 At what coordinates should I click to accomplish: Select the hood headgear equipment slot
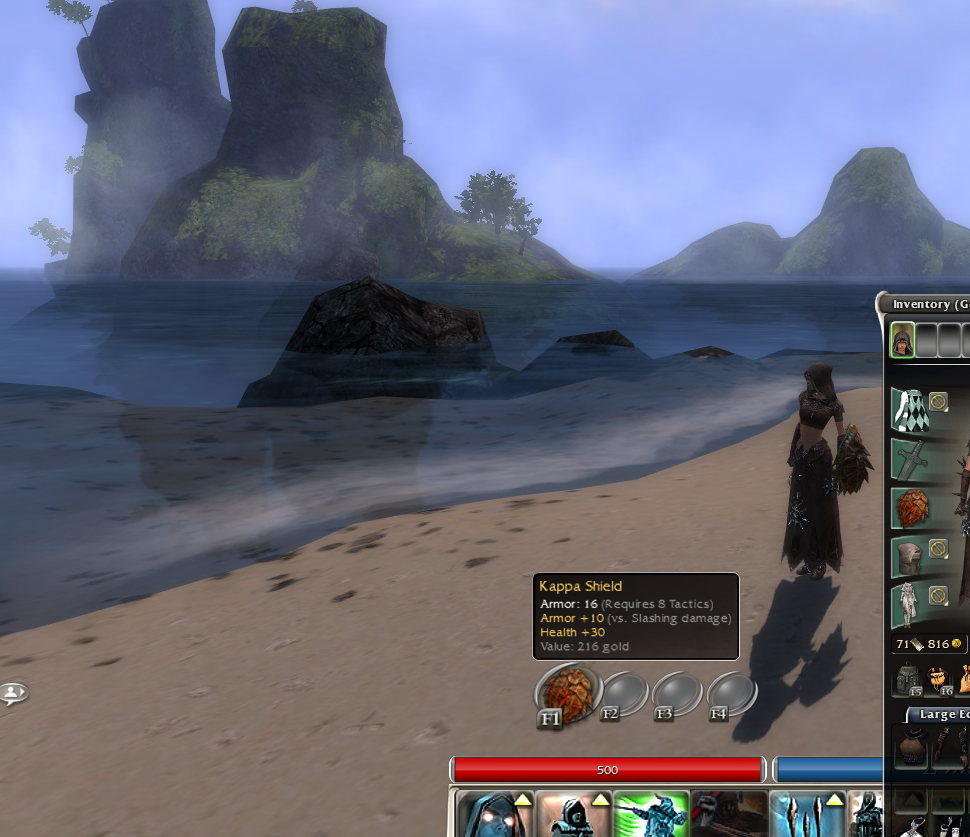pyautogui.click(x=908, y=556)
